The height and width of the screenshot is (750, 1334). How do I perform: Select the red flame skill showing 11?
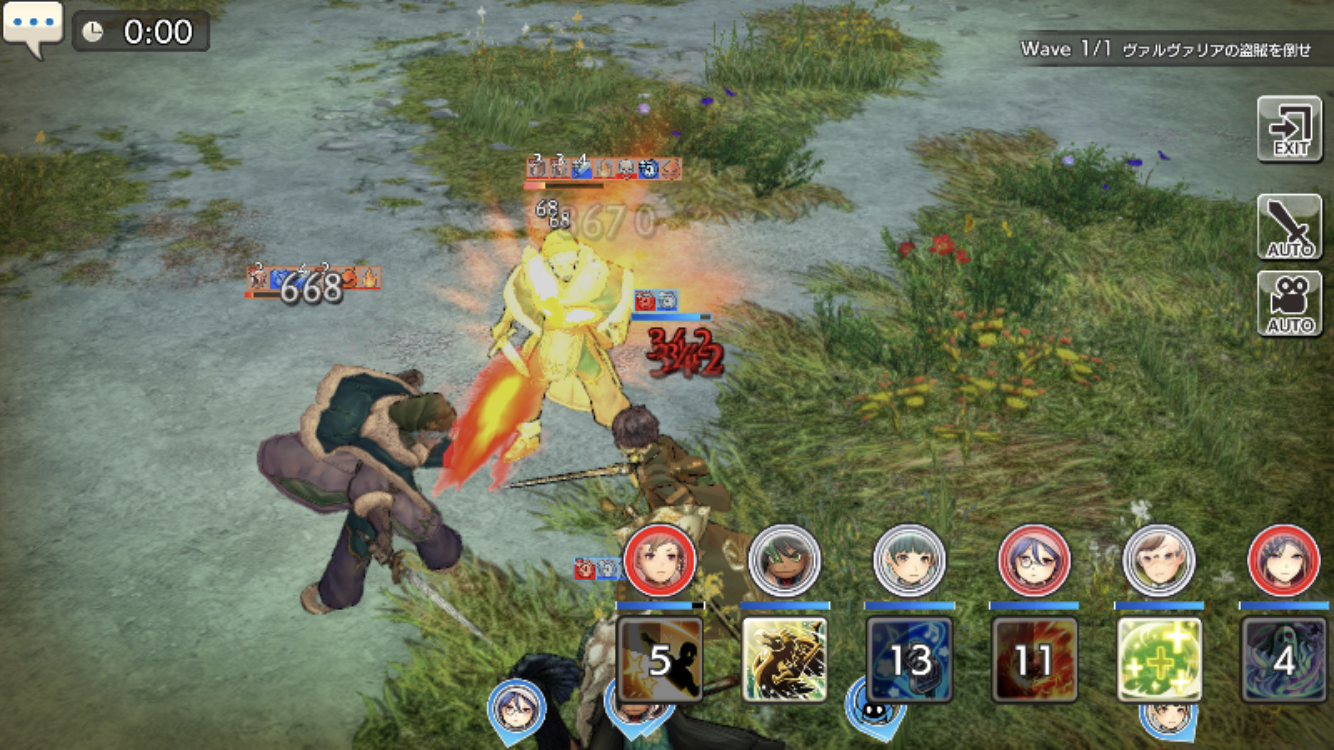click(1034, 659)
